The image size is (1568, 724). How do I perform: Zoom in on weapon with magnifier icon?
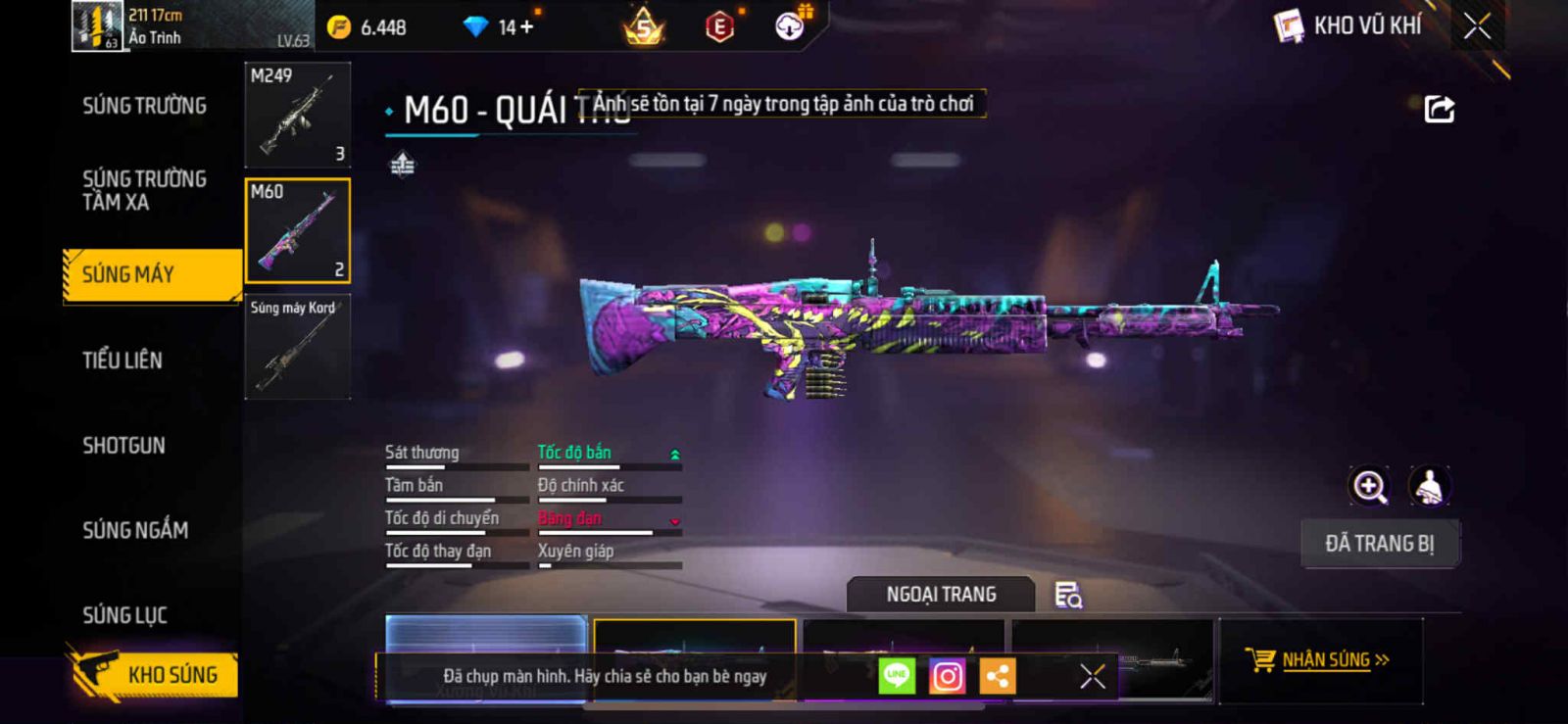pos(1369,486)
